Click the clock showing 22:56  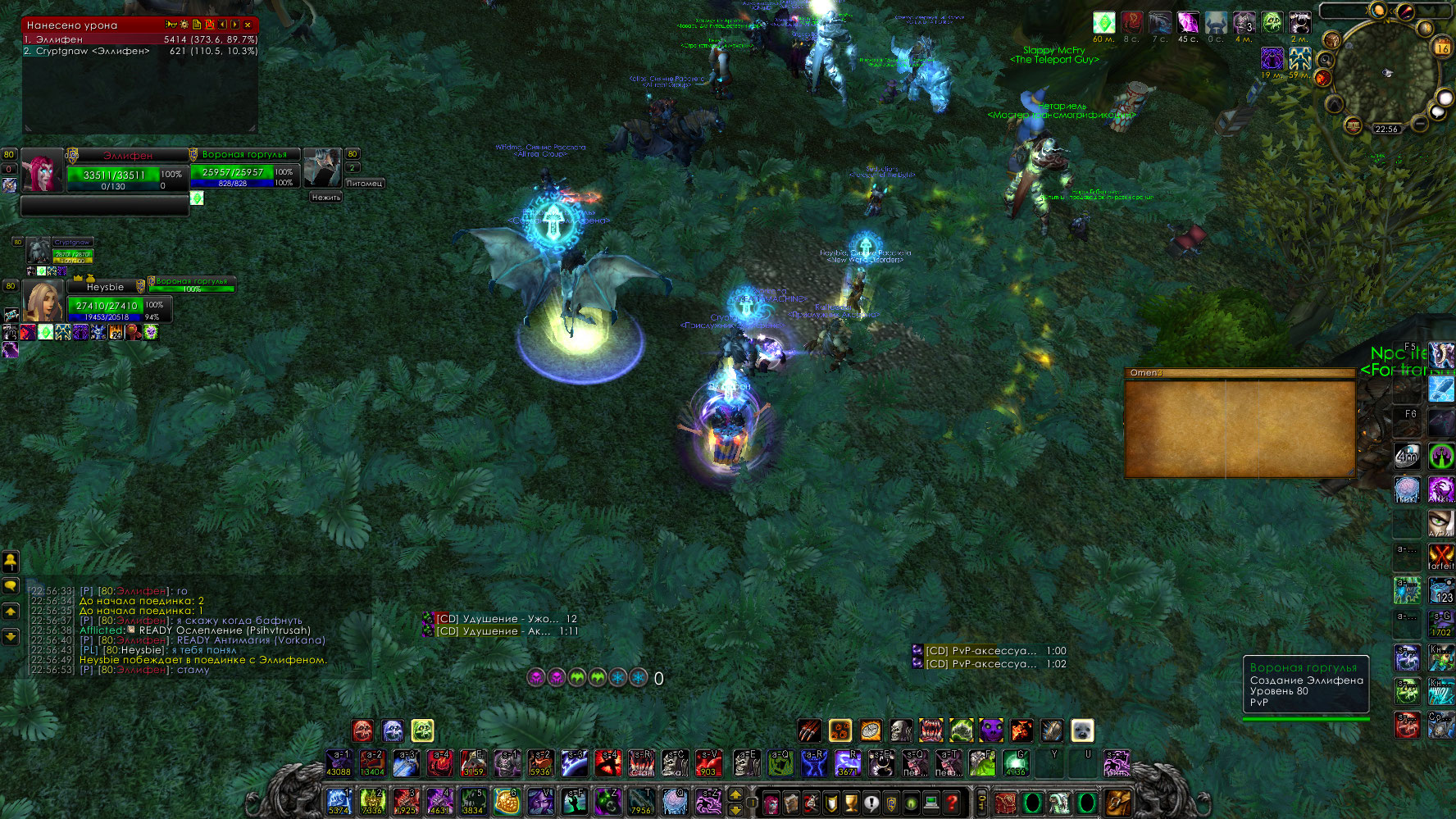pyautogui.click(x=1386, y=129)
